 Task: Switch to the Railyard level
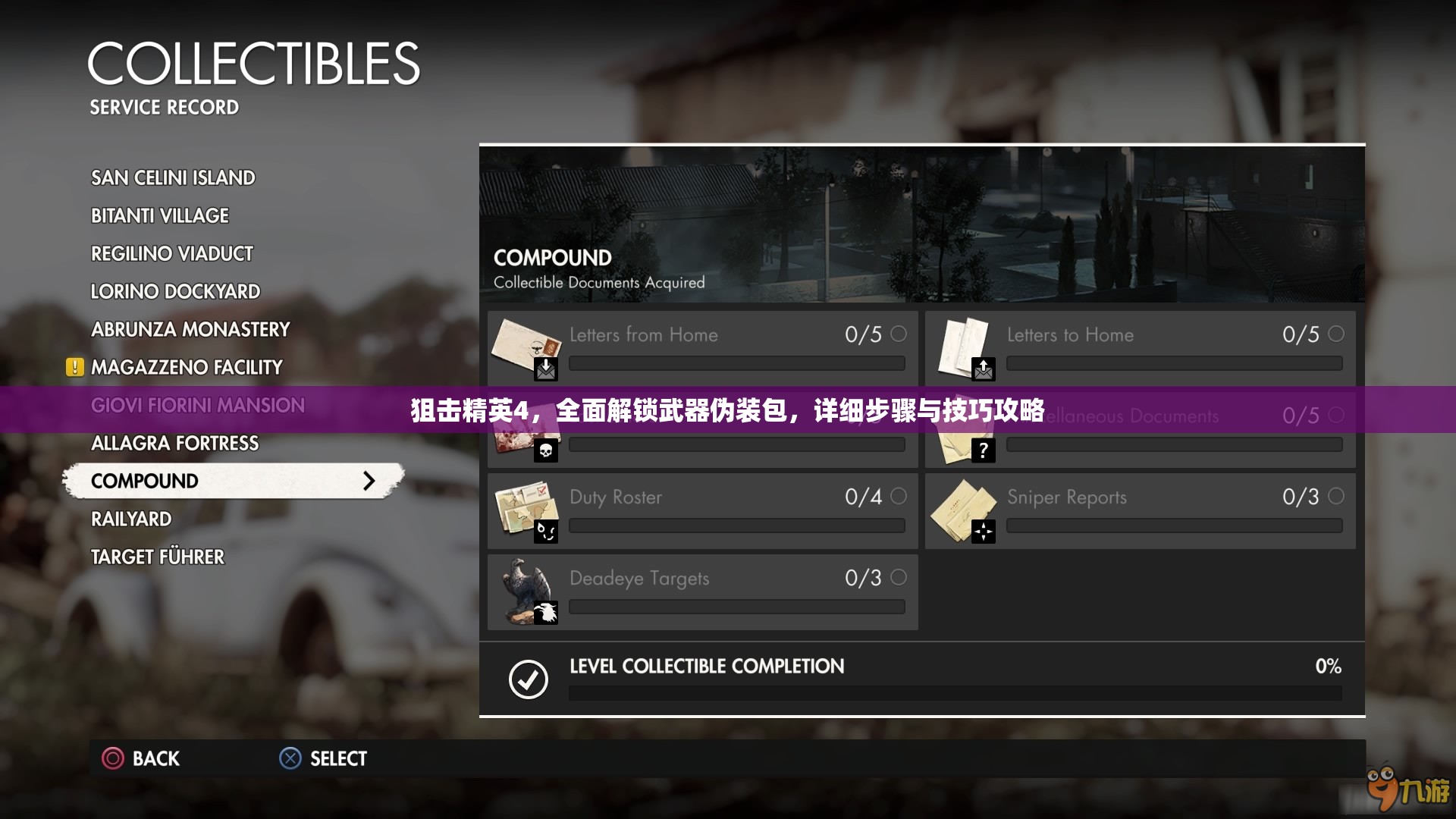(130, 519)
